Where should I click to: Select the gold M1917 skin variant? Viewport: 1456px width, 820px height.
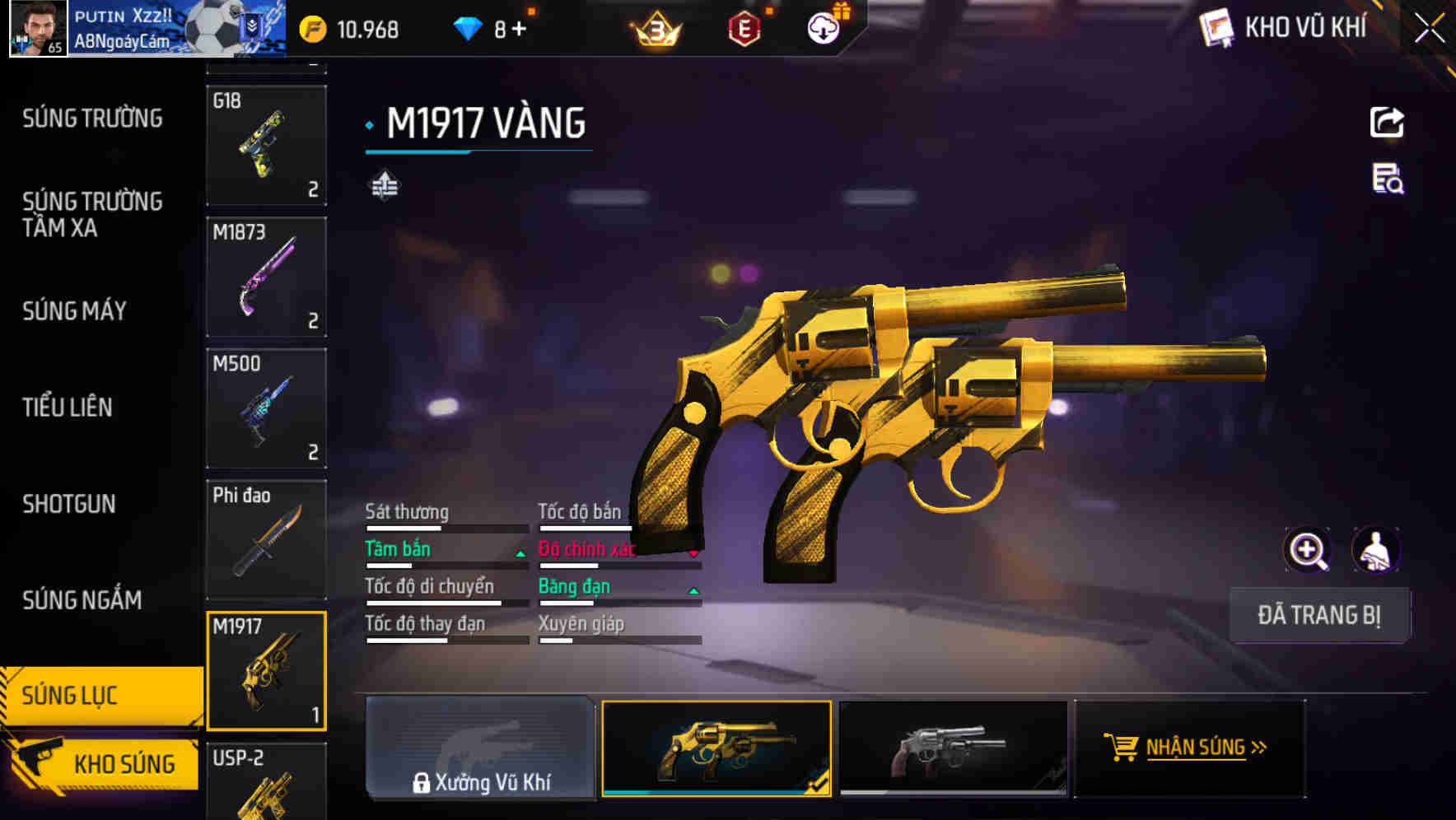tap(716, 748)
